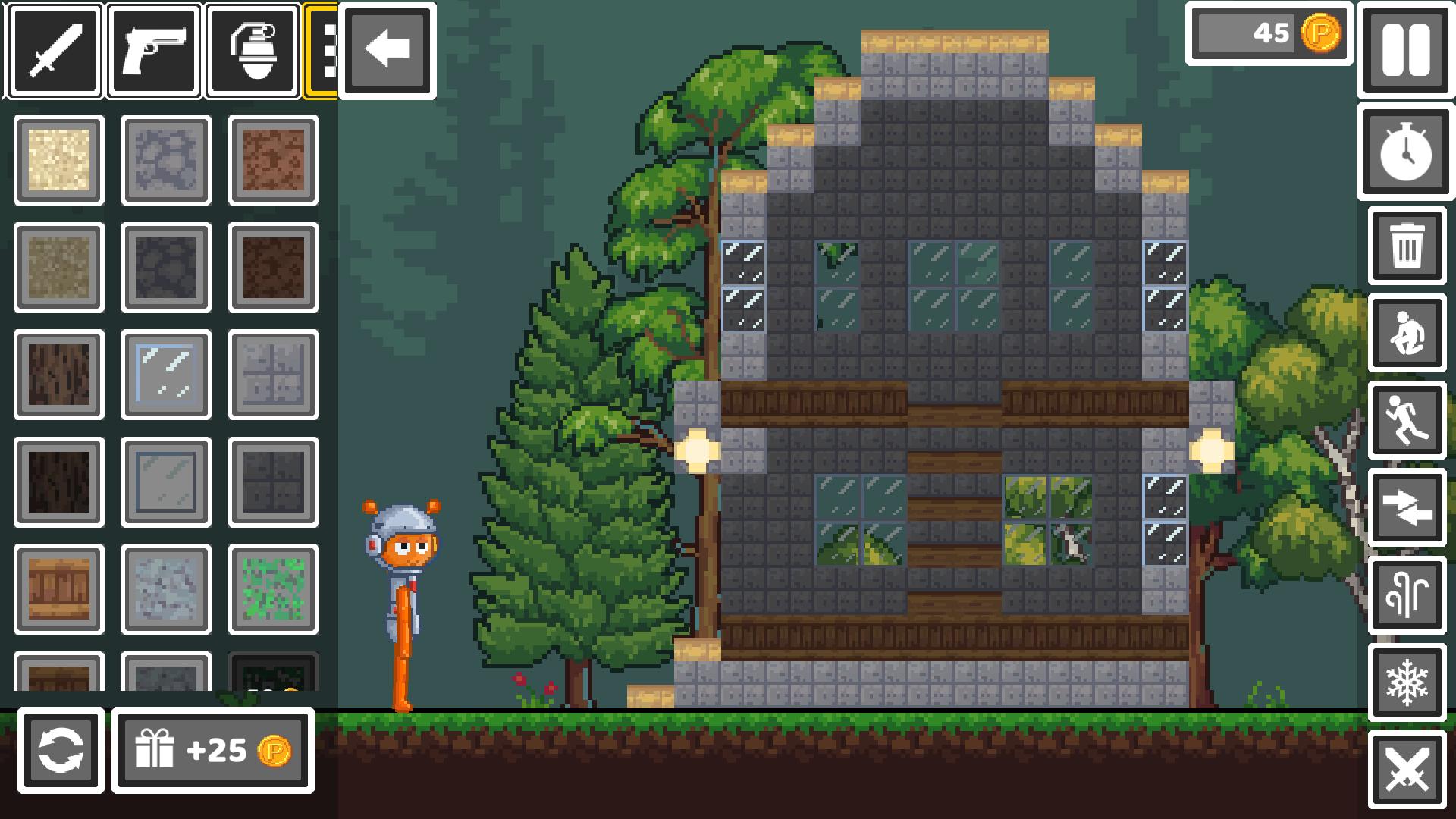This screenshot has height=819, width=1456.
Task: Select the pistol weapon icon
Action: [x=154, y=52]
